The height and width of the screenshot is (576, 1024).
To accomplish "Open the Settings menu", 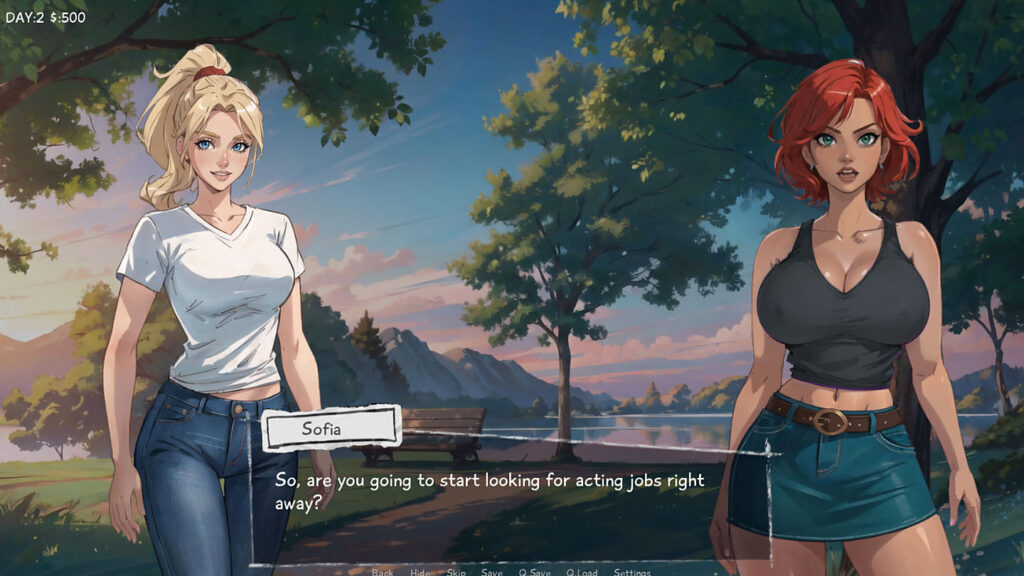I will point(632,572).
